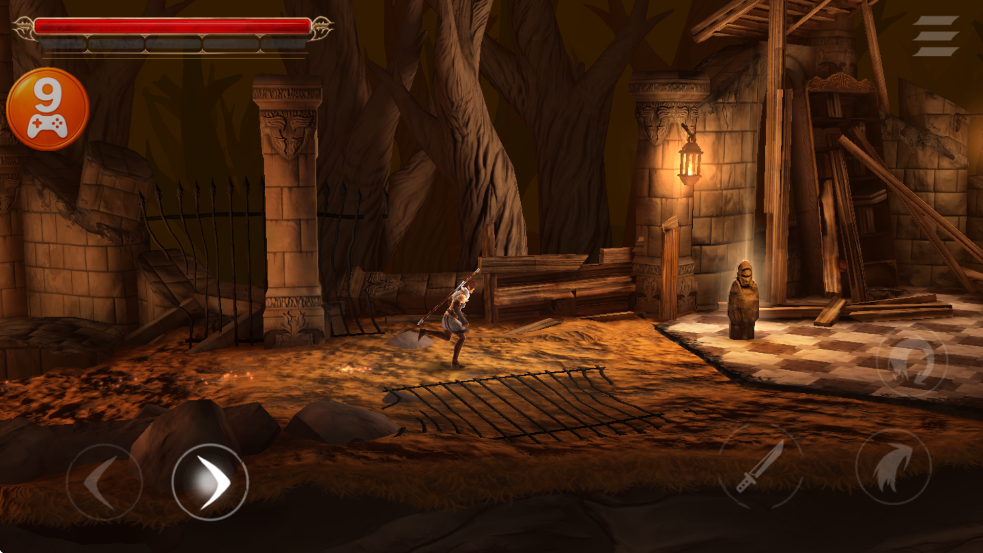
Task: Activate the jump wing button
Action: (x=893, y=467)
